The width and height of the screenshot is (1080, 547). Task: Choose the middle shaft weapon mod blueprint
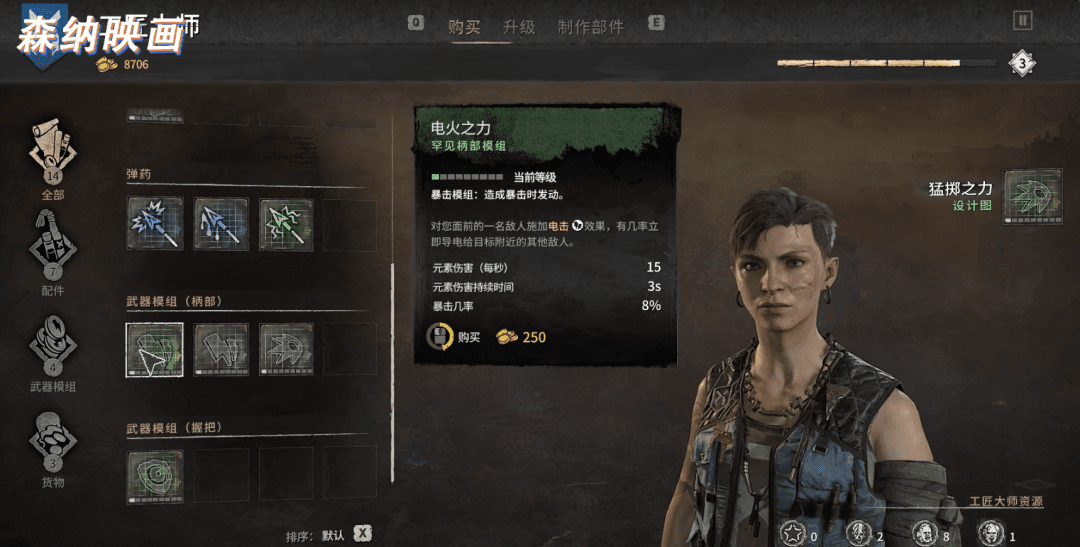(x=221, y=349)
